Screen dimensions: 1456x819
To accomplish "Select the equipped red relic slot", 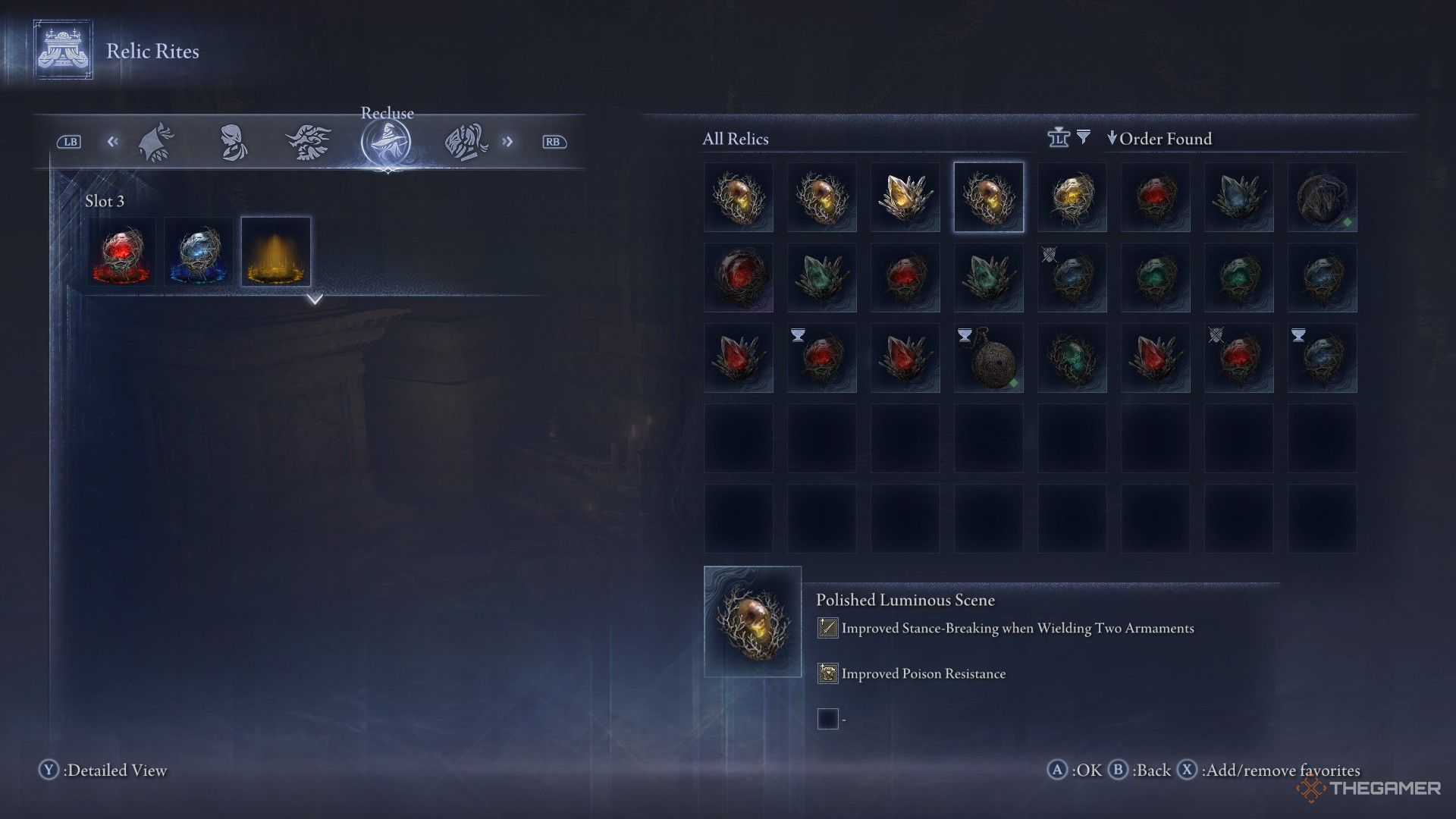I will click(x=121, y=252).
